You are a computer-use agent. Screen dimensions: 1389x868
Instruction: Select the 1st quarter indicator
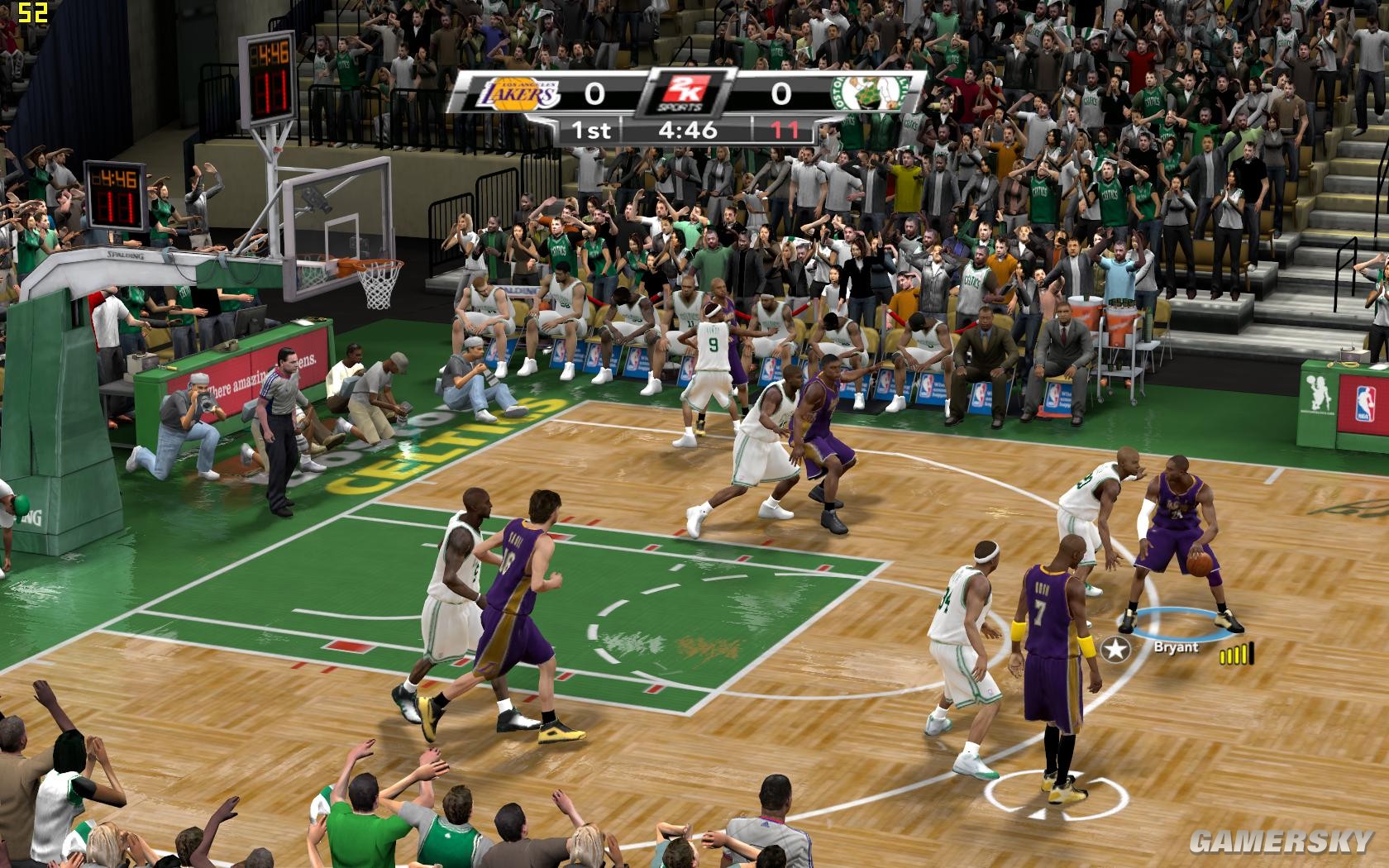point(590,128)
